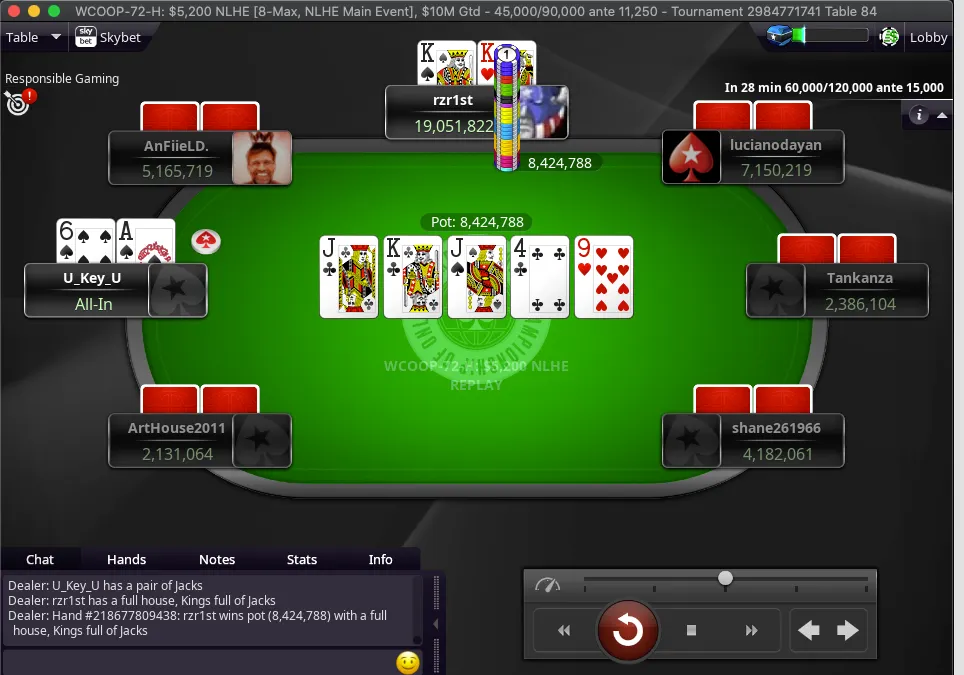Select the Info tab

click(380, 559)
